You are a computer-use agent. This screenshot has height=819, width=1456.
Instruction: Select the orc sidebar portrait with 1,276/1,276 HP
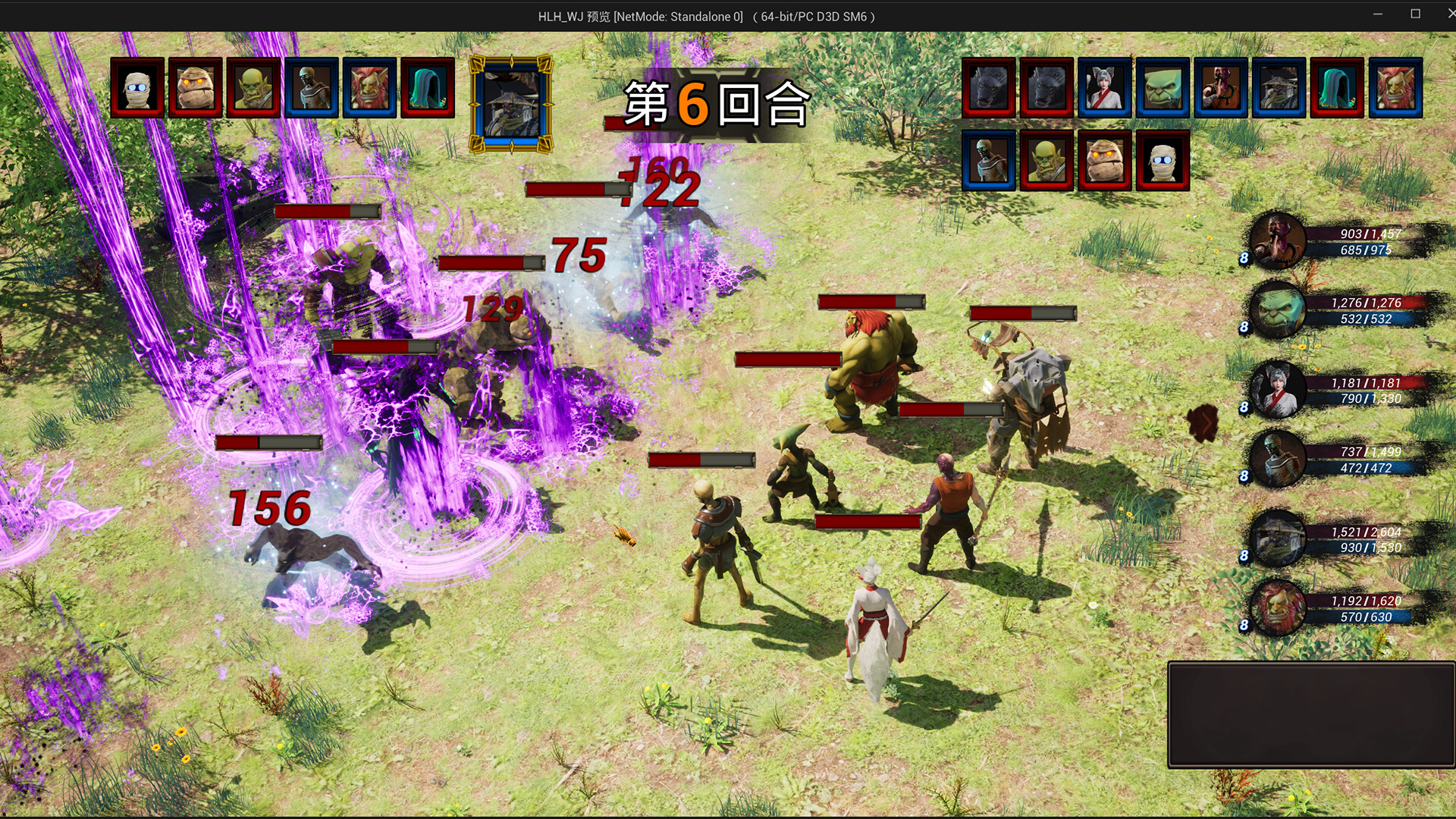coord(1278,315)
